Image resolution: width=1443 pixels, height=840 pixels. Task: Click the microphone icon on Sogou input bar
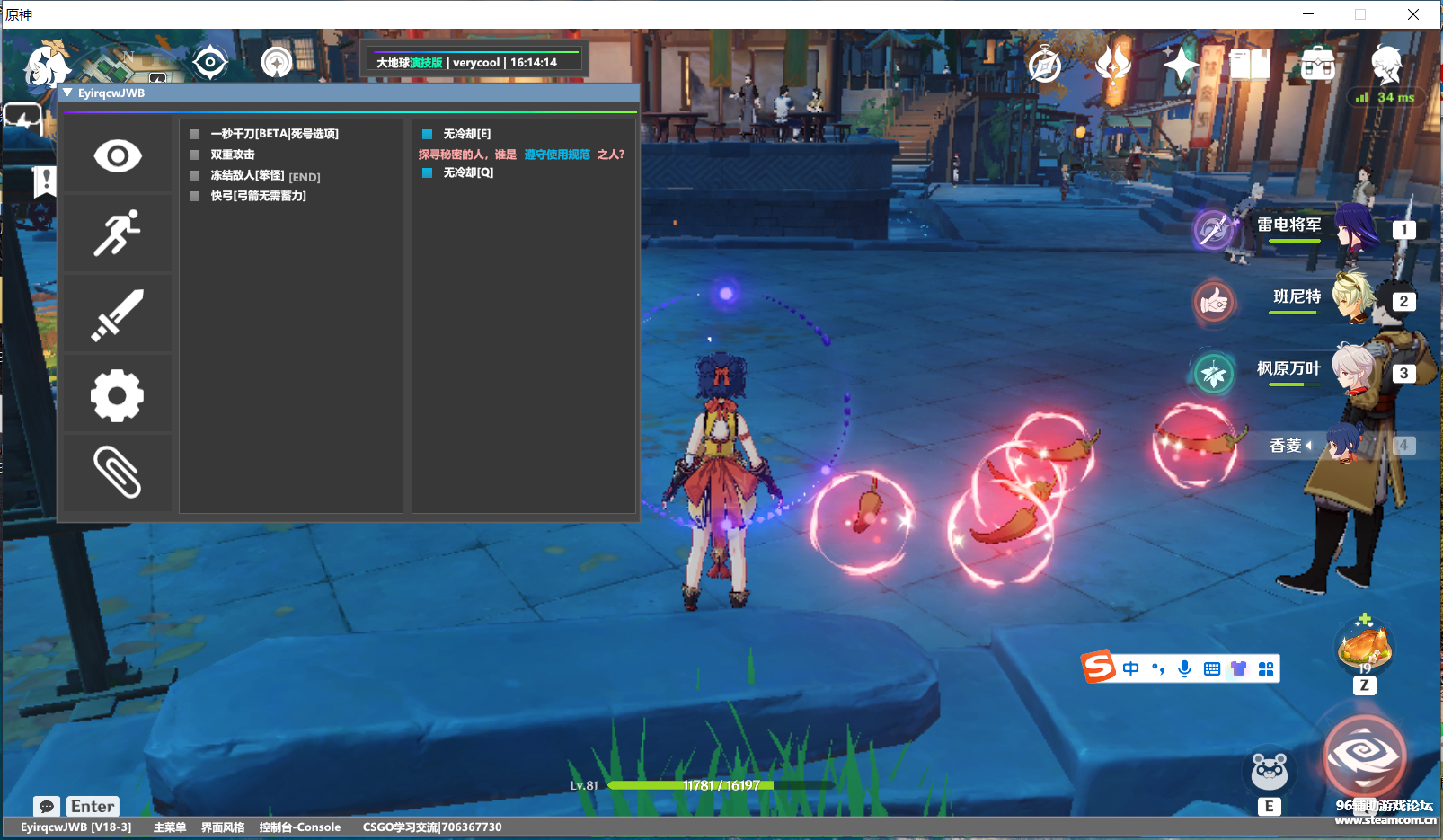tap(1184, 668)
